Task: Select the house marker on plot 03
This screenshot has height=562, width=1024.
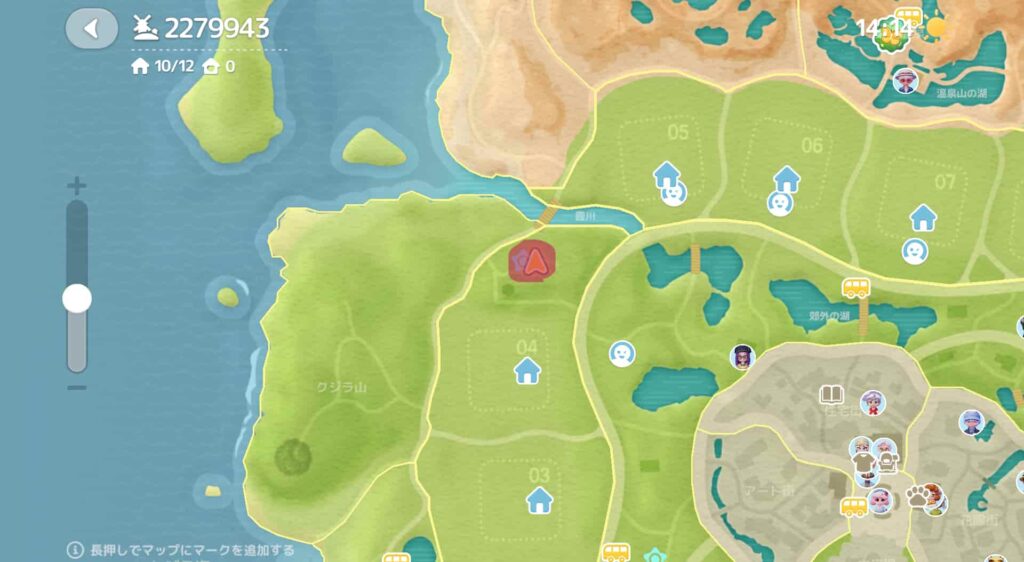Action: (x=540, y=499)
